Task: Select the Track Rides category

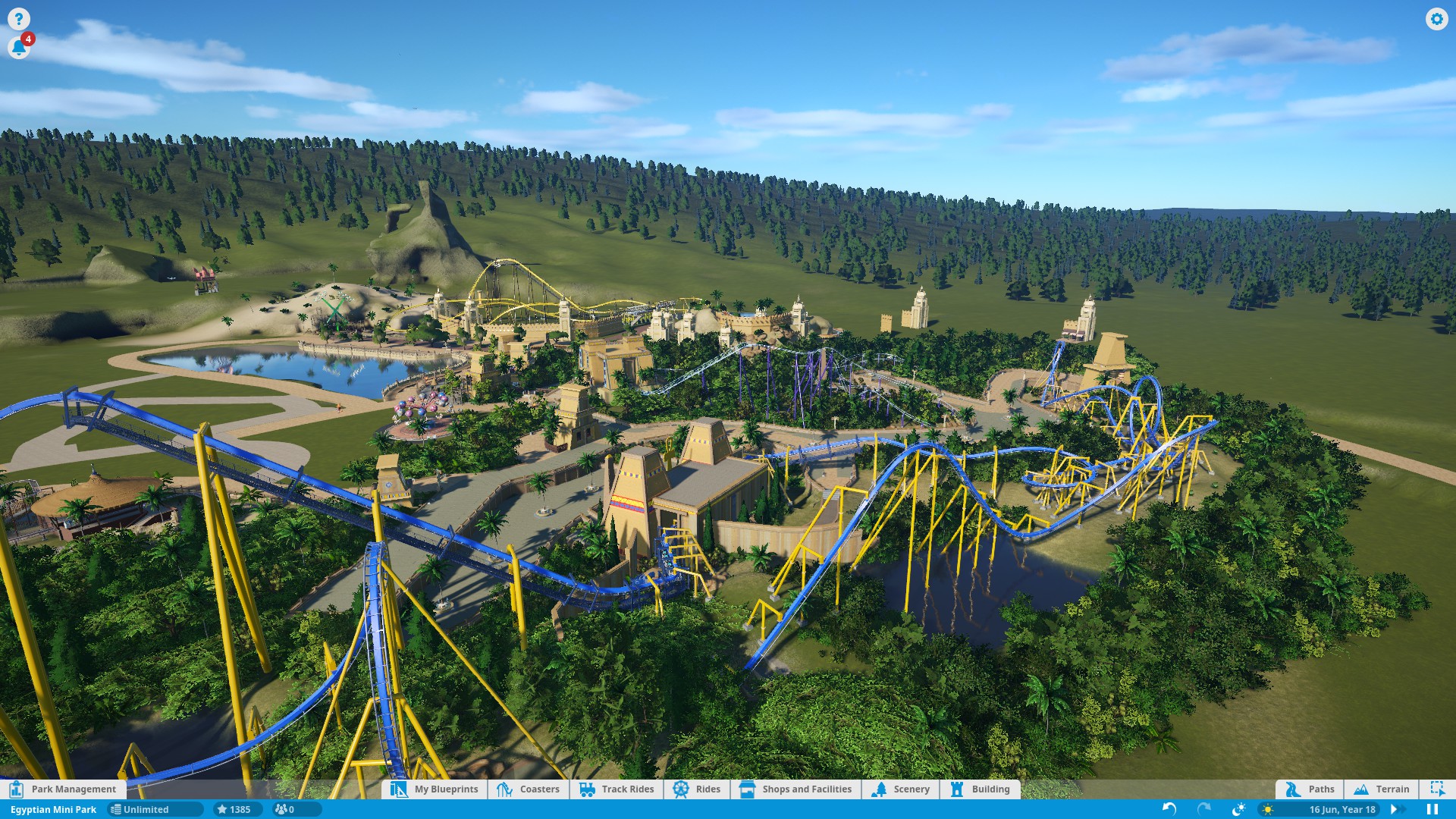Action: tap(617, 789)
